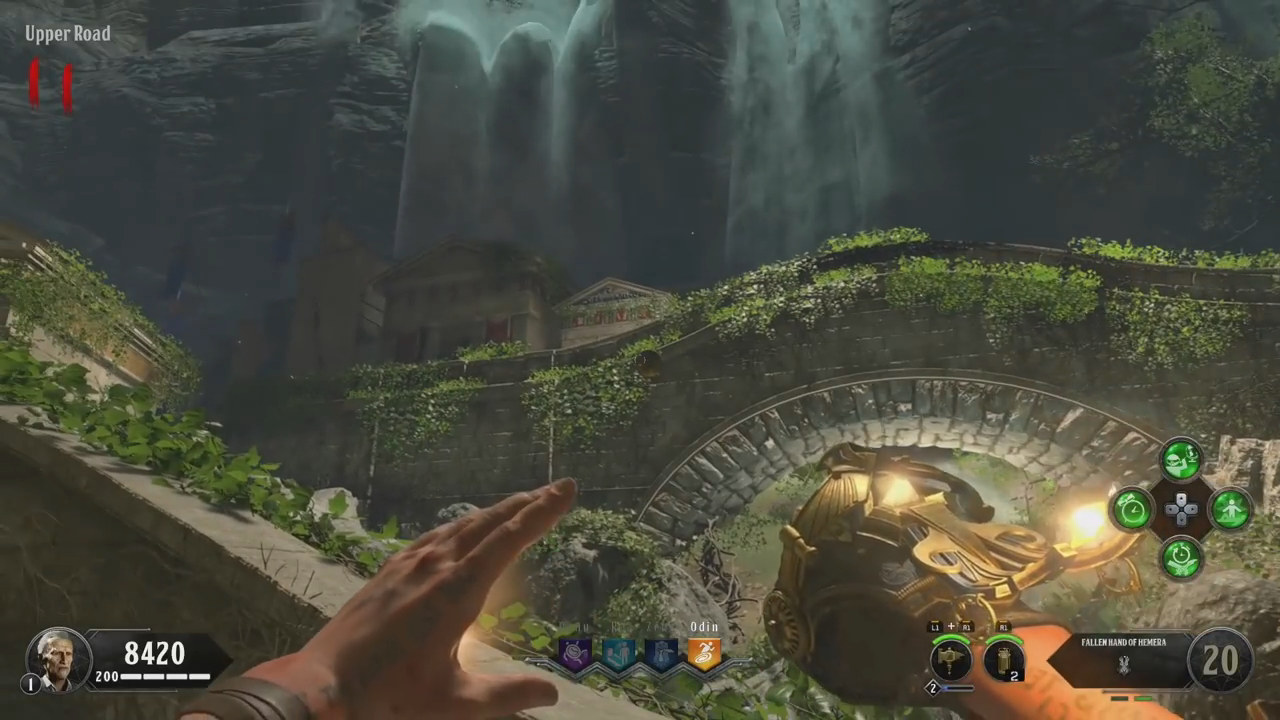Click the player character portrait
The width and height of the screenshot is (1280, 720).
point(59,659)
